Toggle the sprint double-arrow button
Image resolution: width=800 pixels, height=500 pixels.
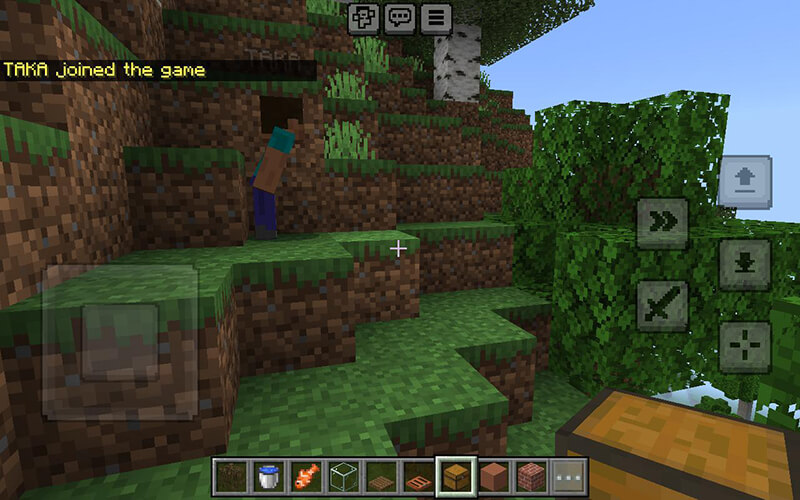663,223
